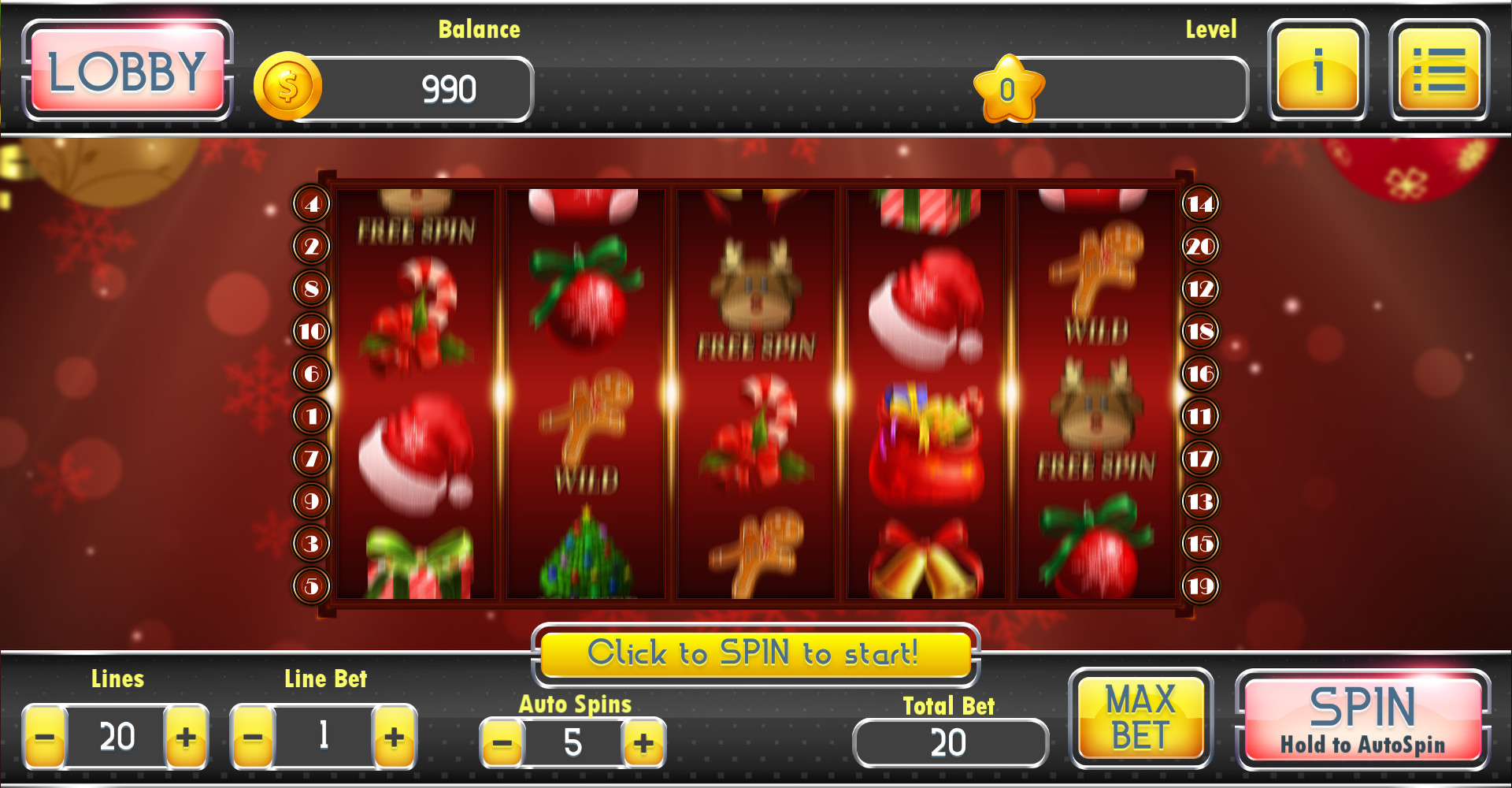
Task: Activate payline 1 on the left side
Action: pos(310,415)
